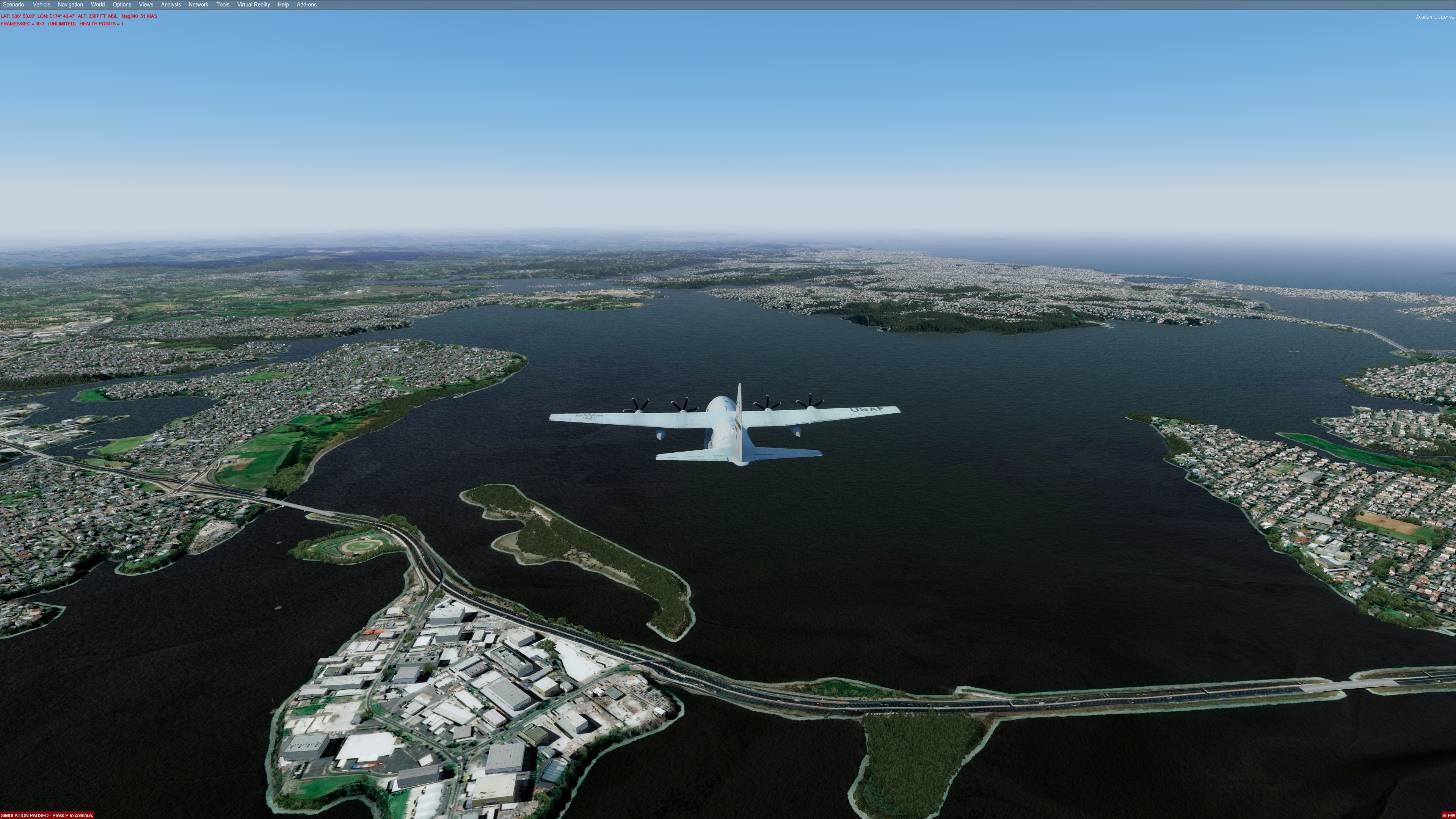
Task: Click the Tools menu
Action: click(x=223, y=5)
